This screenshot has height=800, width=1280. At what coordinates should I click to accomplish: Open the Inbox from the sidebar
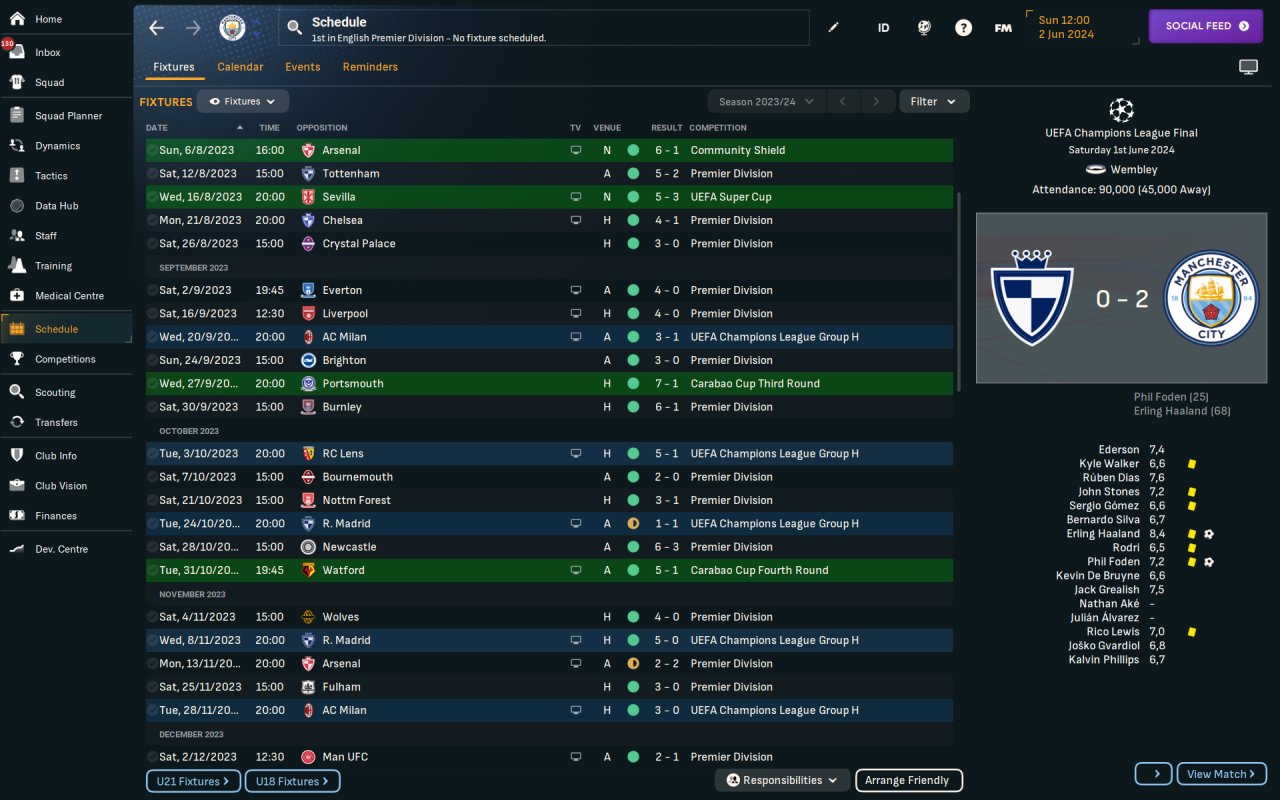pos(47,52)
